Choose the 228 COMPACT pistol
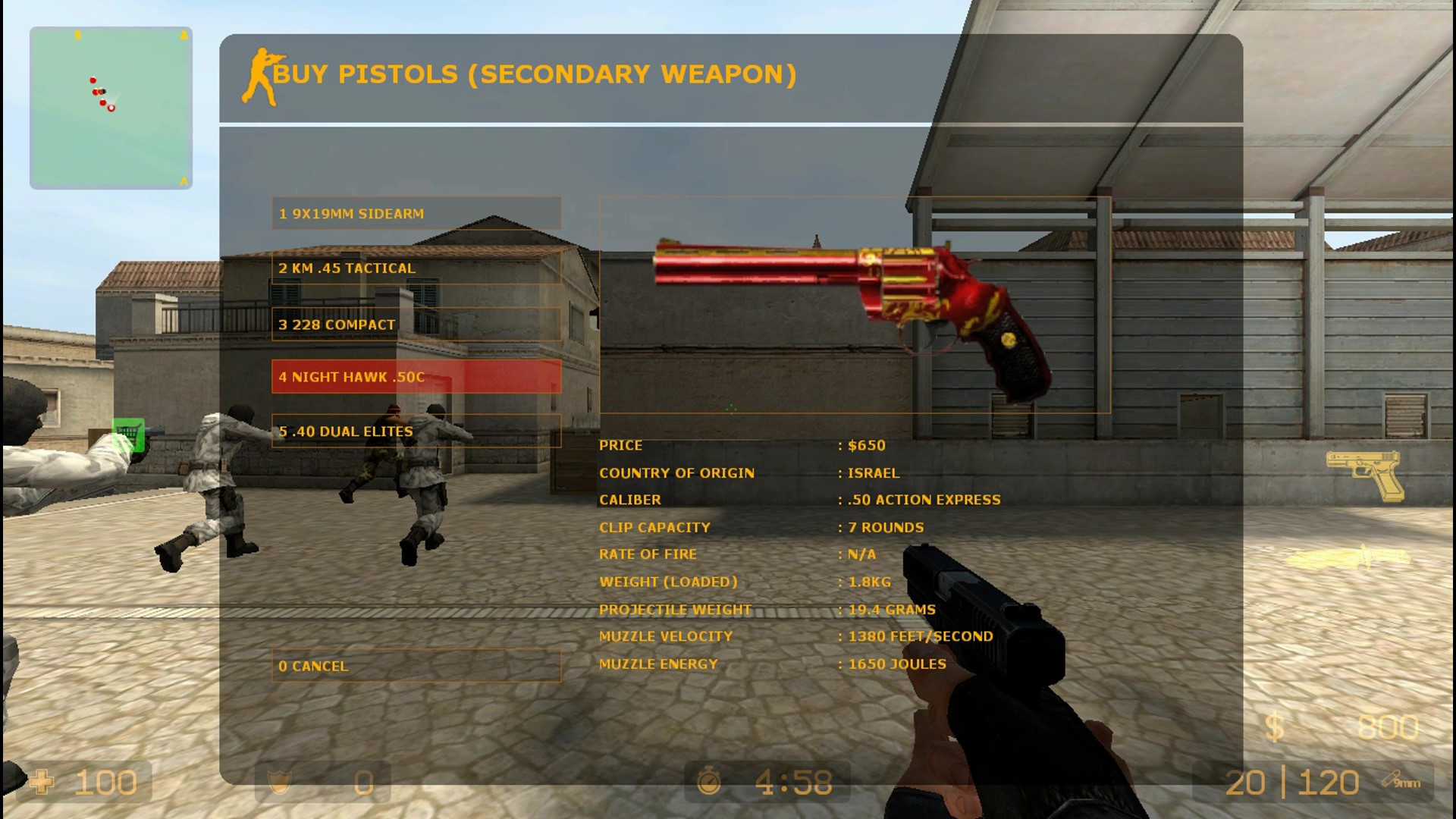The width and height of the screenshot is (1456, 819). (416, 325)
